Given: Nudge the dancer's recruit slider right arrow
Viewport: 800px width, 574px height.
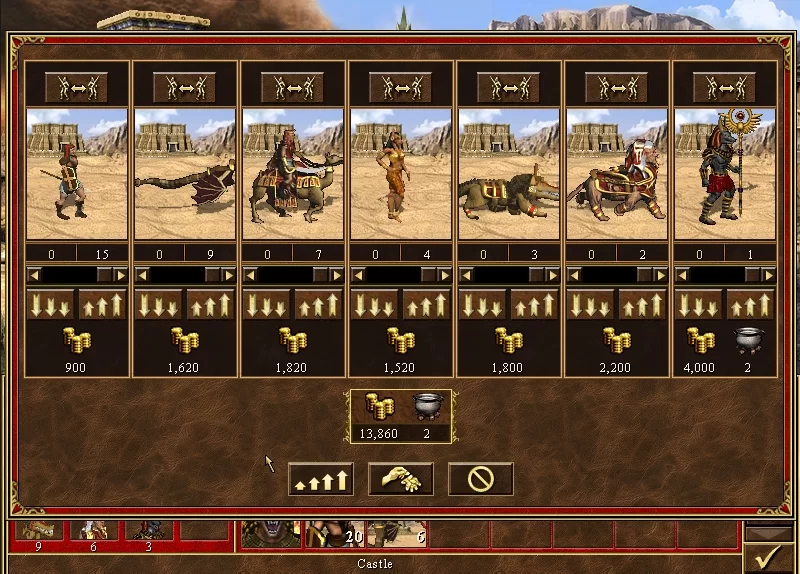Looking at the screenshot, I should tap(445, 274).
